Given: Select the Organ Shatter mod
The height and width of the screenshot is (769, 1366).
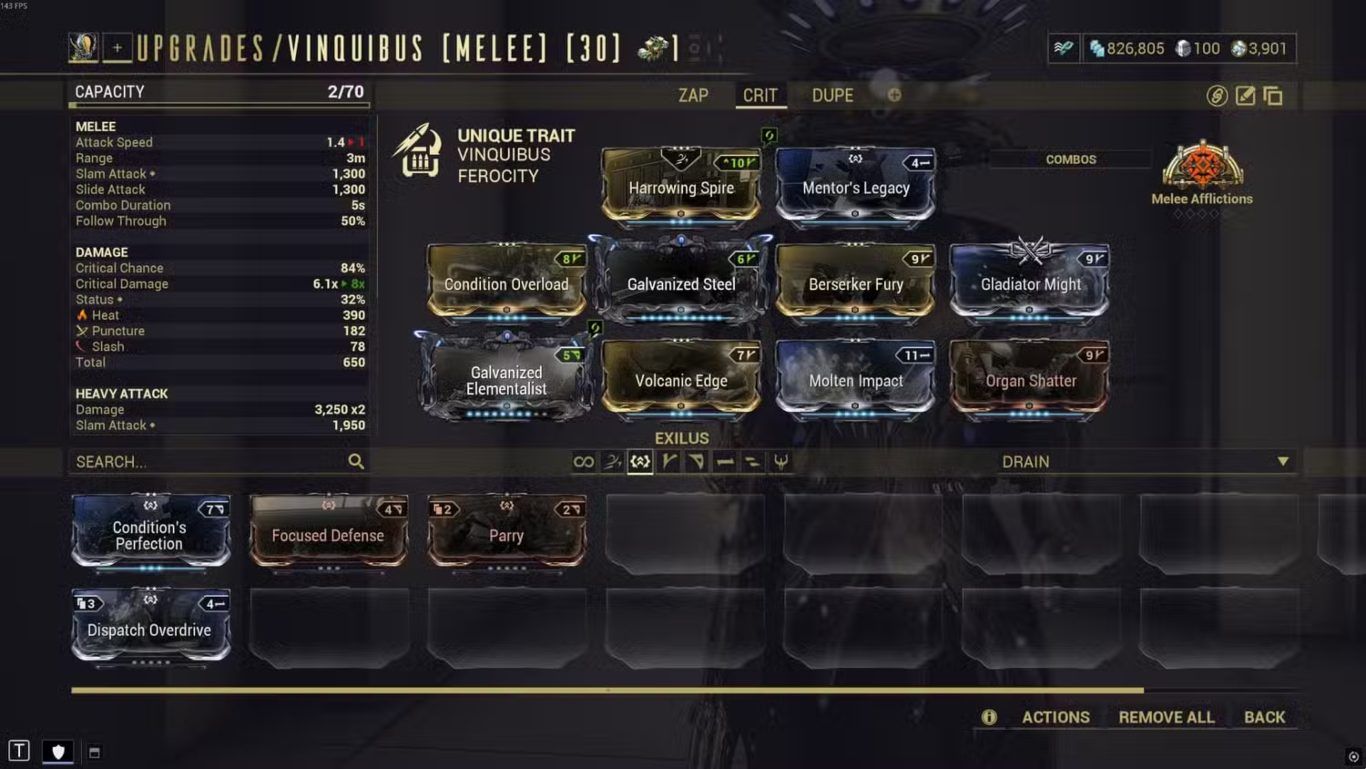Looking at the screenshot, I should point(1030,379).
